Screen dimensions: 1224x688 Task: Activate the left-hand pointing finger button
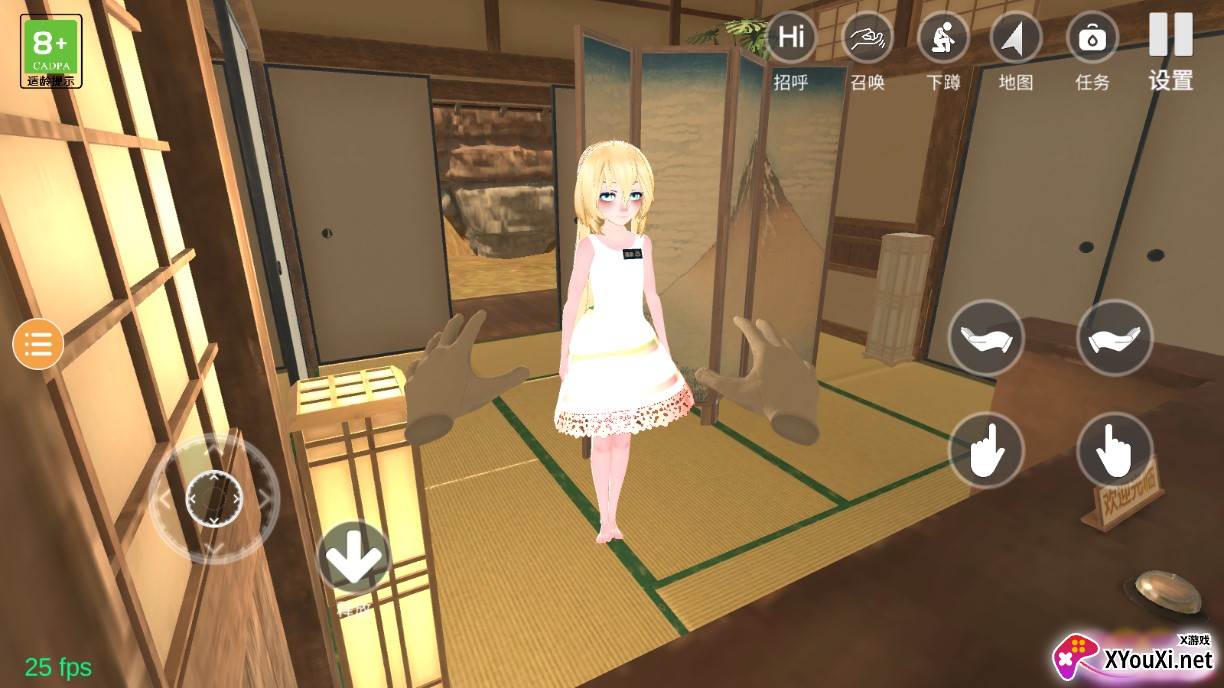click(986, 451)
